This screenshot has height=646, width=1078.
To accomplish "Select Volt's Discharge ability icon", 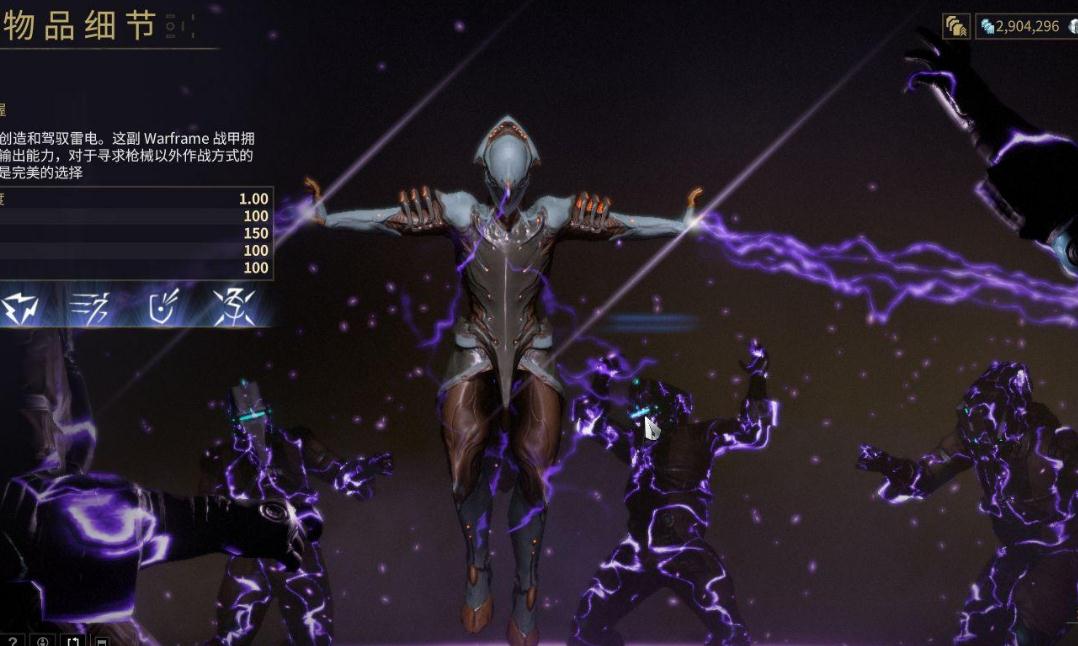I will [x=234, y=307].
